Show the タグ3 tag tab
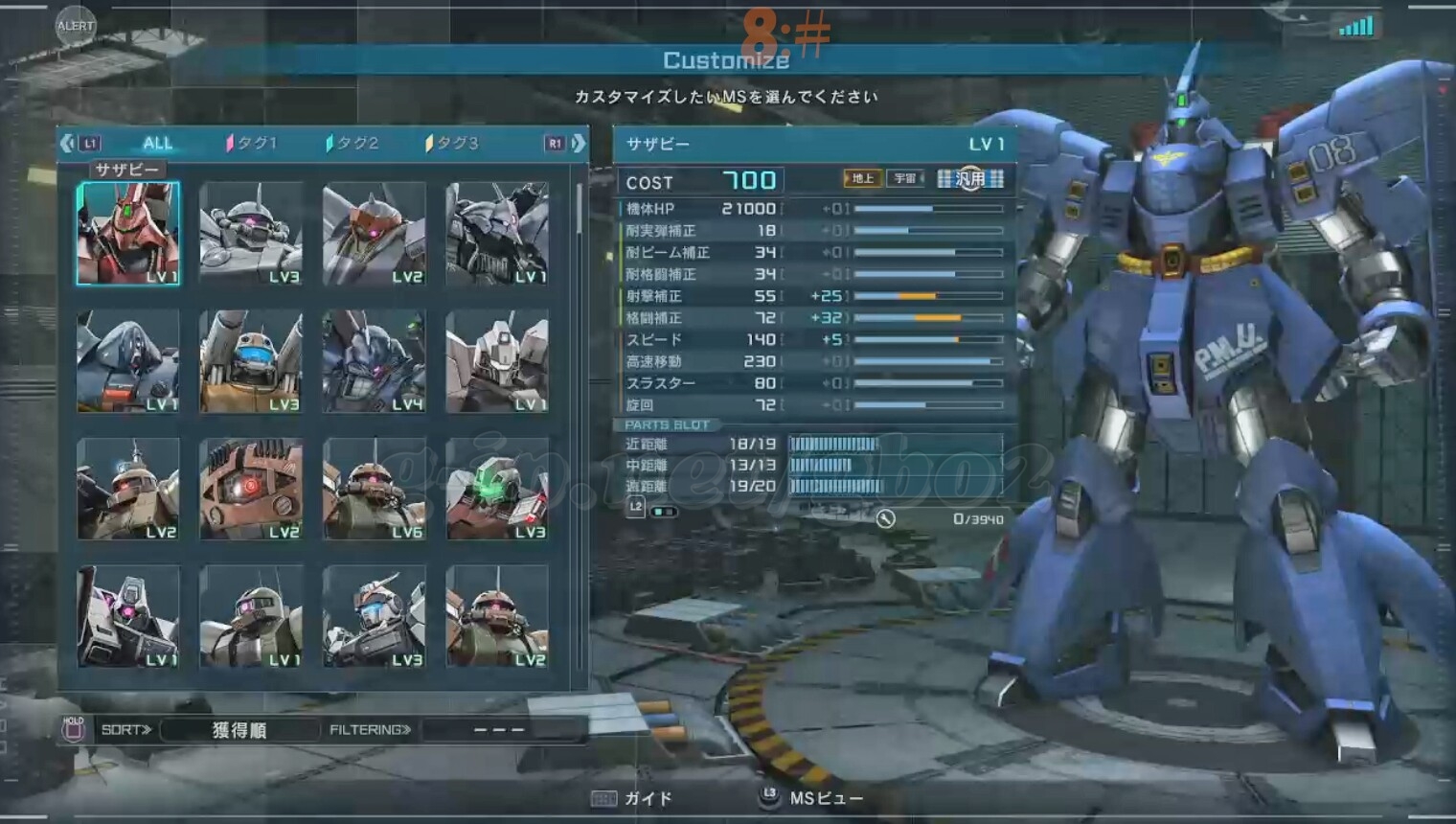Screen dimensions: 1456x824 (452, 144)
